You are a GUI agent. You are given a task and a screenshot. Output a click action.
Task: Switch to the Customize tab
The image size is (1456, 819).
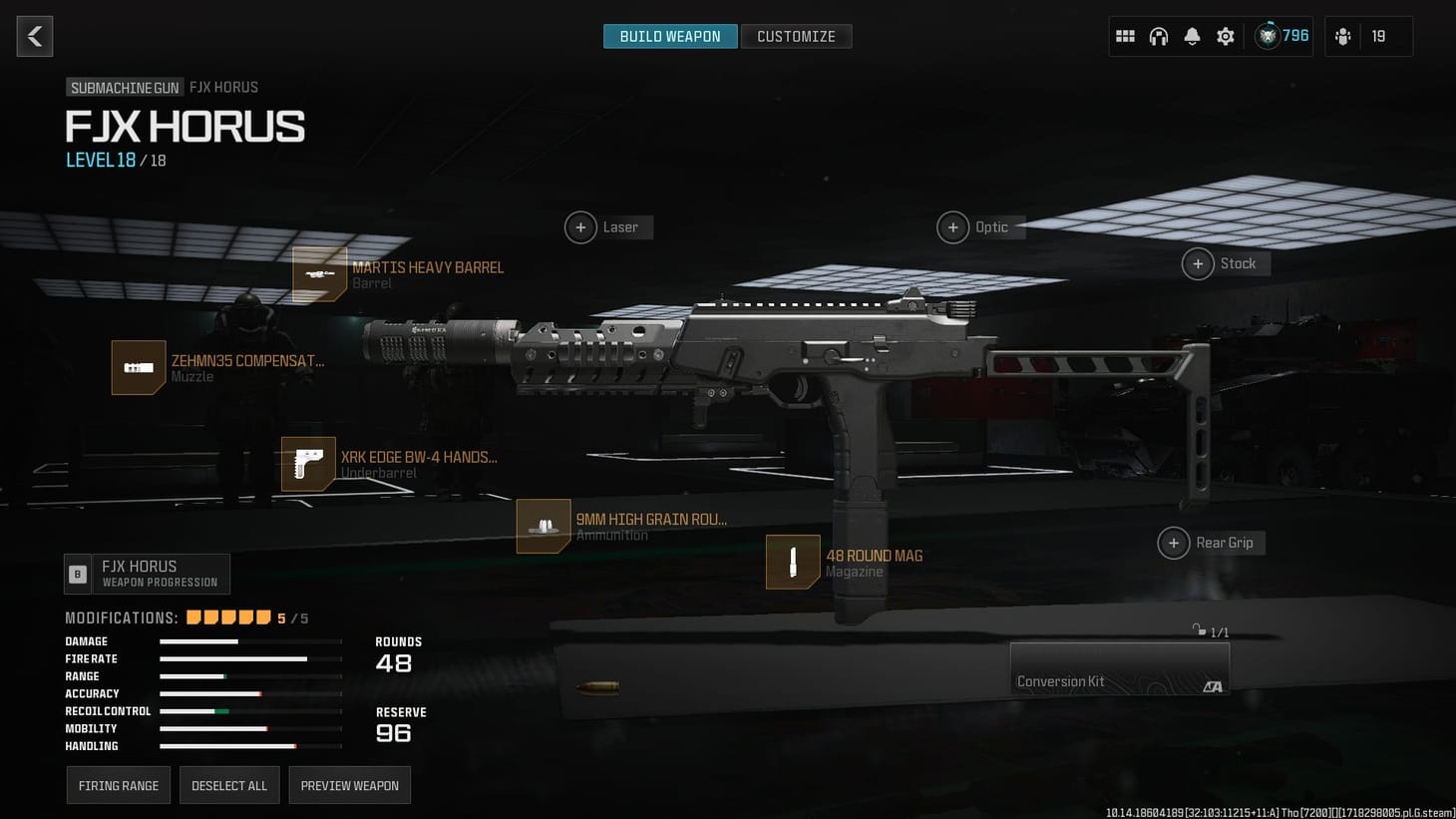[796, 35]
